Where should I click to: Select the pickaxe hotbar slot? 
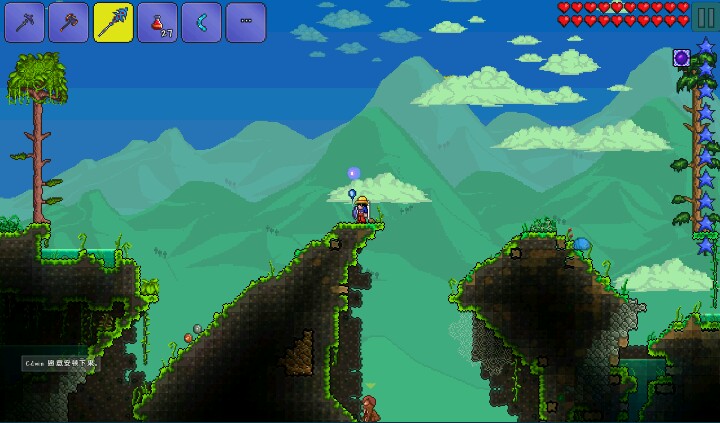click(25, 22)
